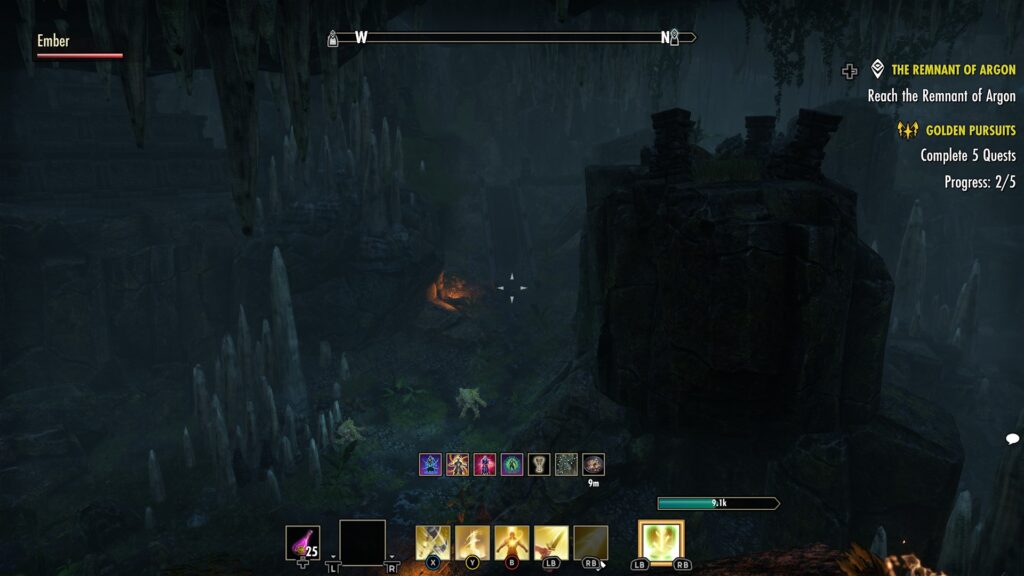Cast the radiant arms-spread figure ability
Screen dimensions: 1024x576
pyautogui.click(x=512, y=543)
